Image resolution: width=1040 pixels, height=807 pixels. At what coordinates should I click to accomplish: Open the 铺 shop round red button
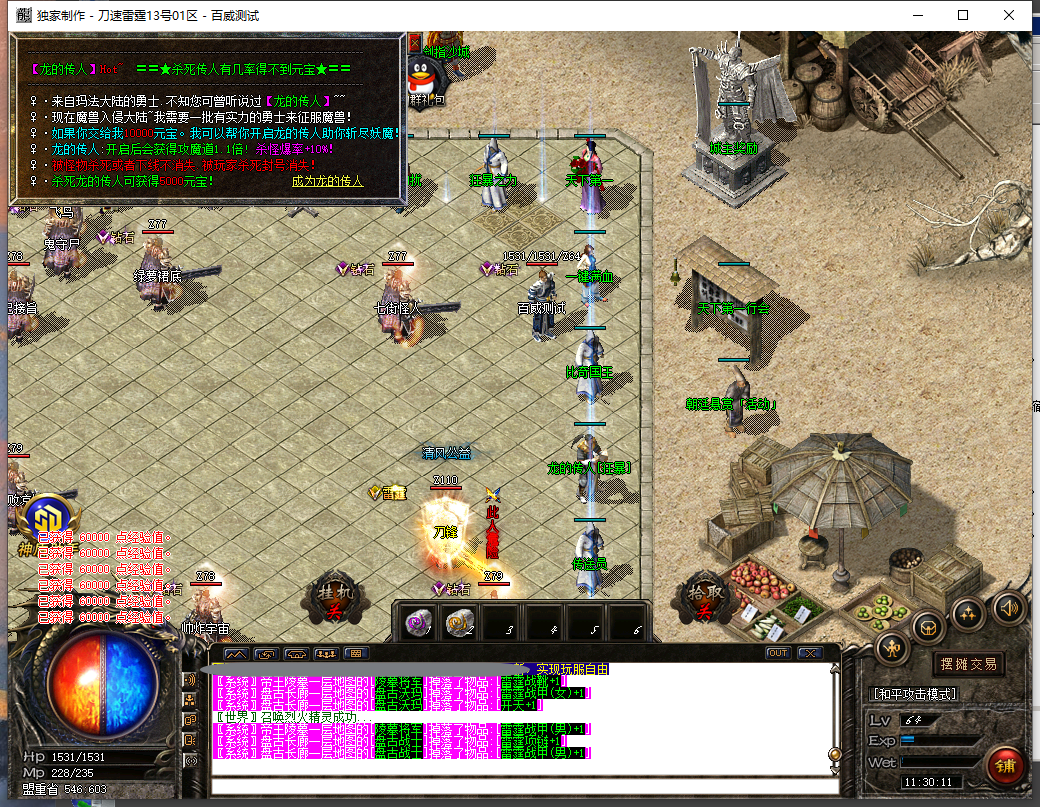[1003, 765]
